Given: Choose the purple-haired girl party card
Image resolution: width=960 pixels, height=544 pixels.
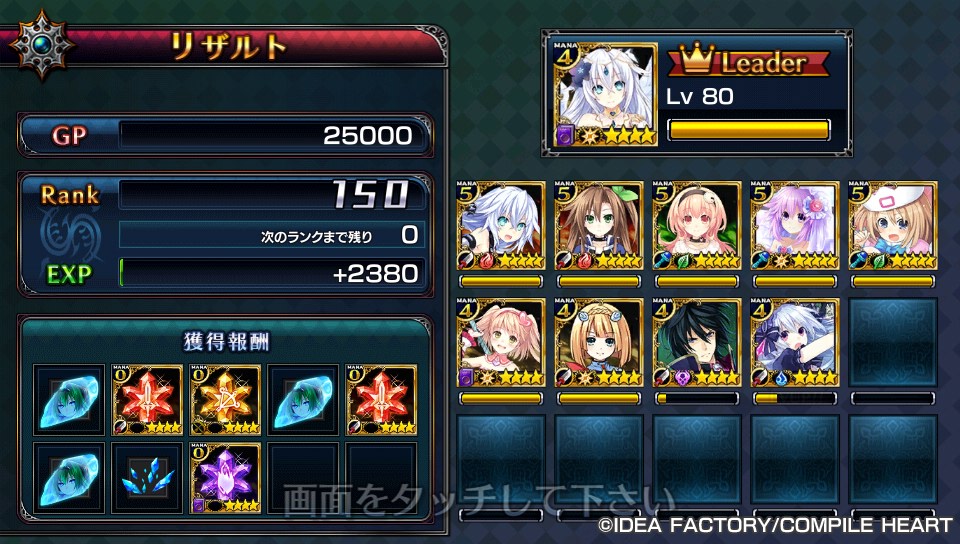Looking at the screenshot, I should point(795,226).
